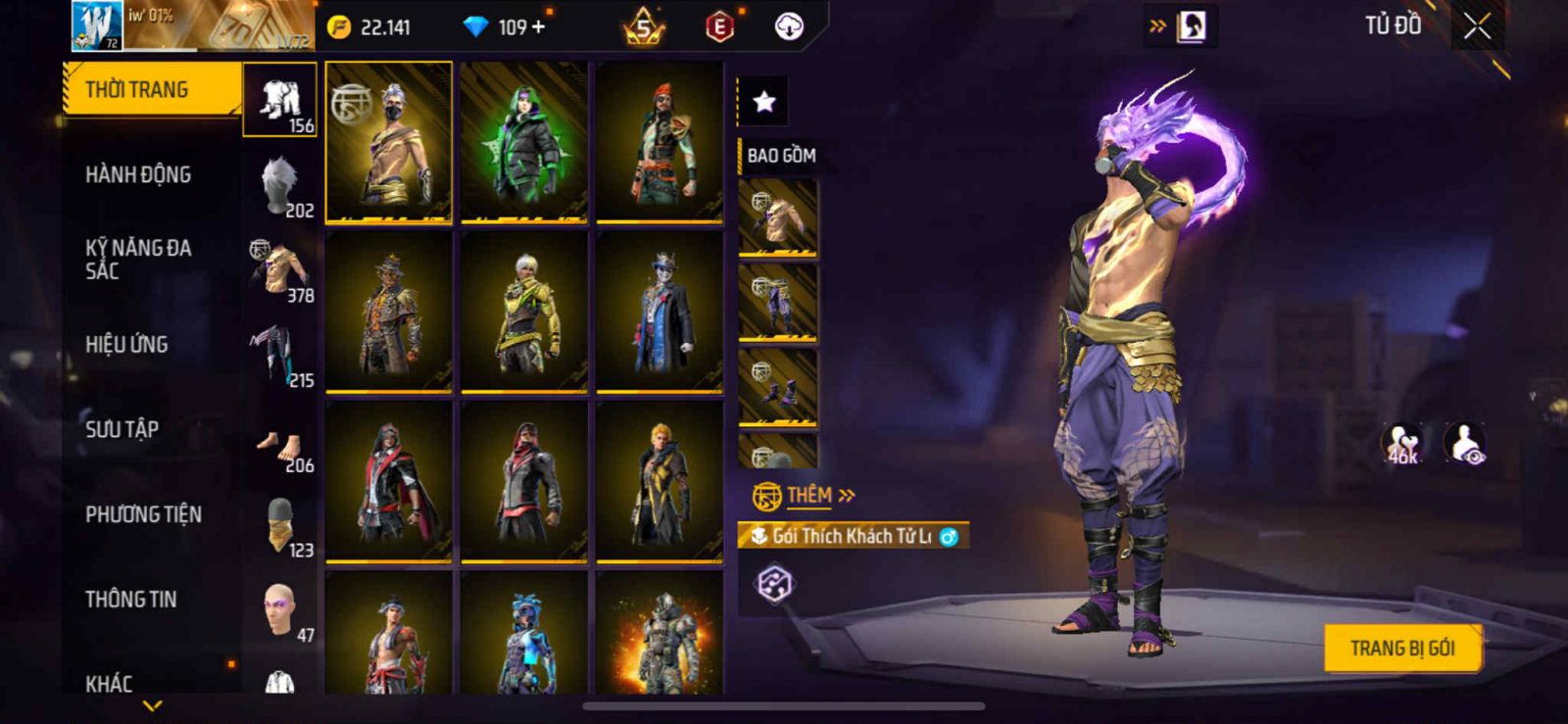Open the Sưu Tập tab
Screen dimensions: 1568x724
click(122, 429)
